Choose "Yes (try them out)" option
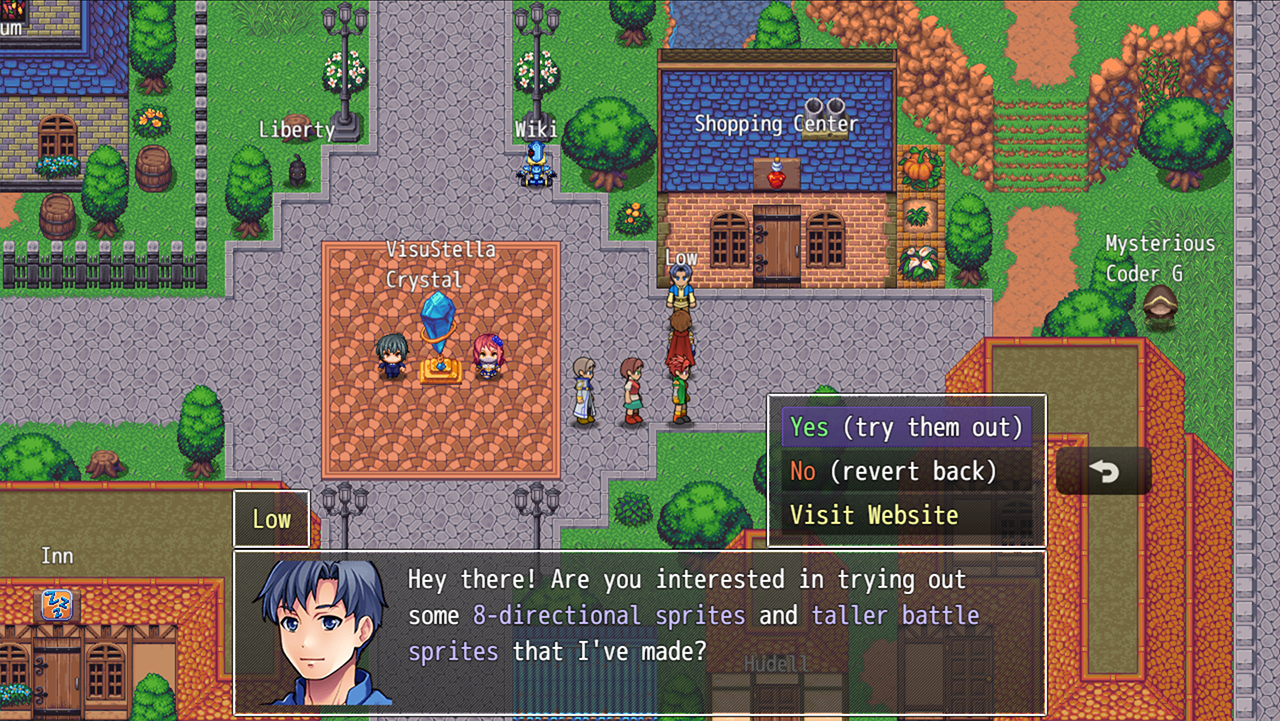Viewport: 1280px width, 721px height. 906,427
